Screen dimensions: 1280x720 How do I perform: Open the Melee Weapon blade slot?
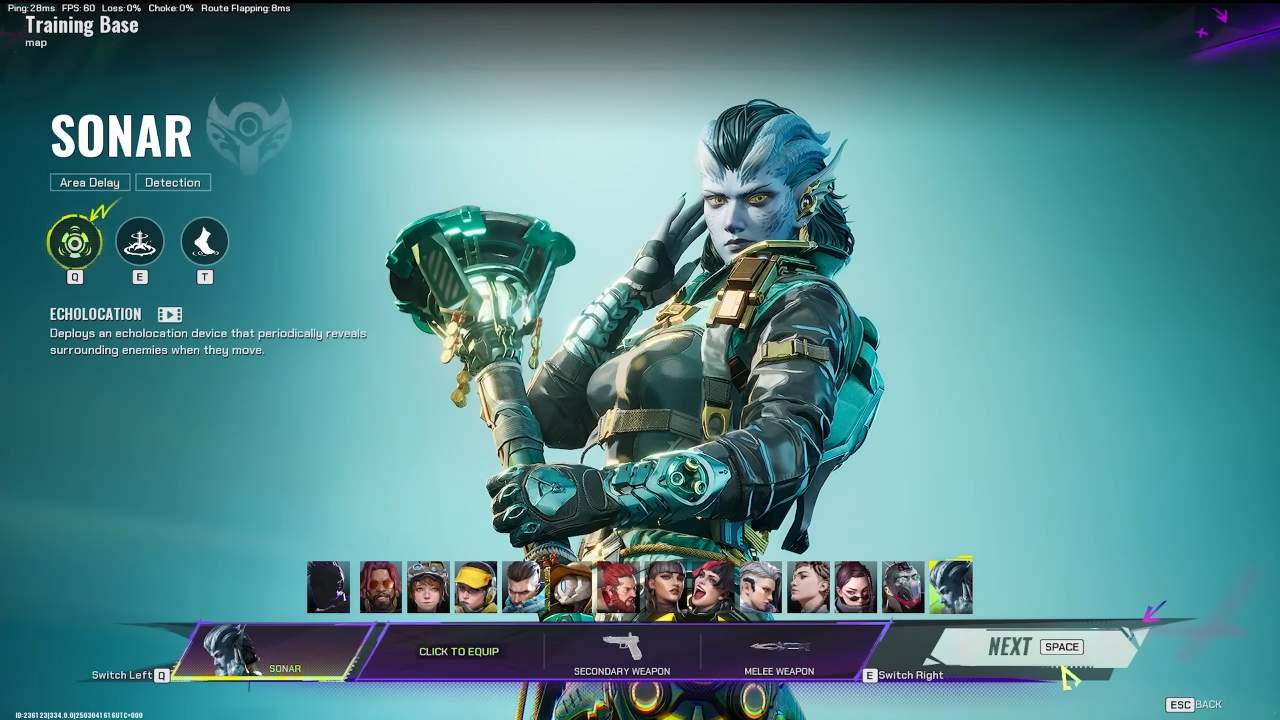(780, 650)
